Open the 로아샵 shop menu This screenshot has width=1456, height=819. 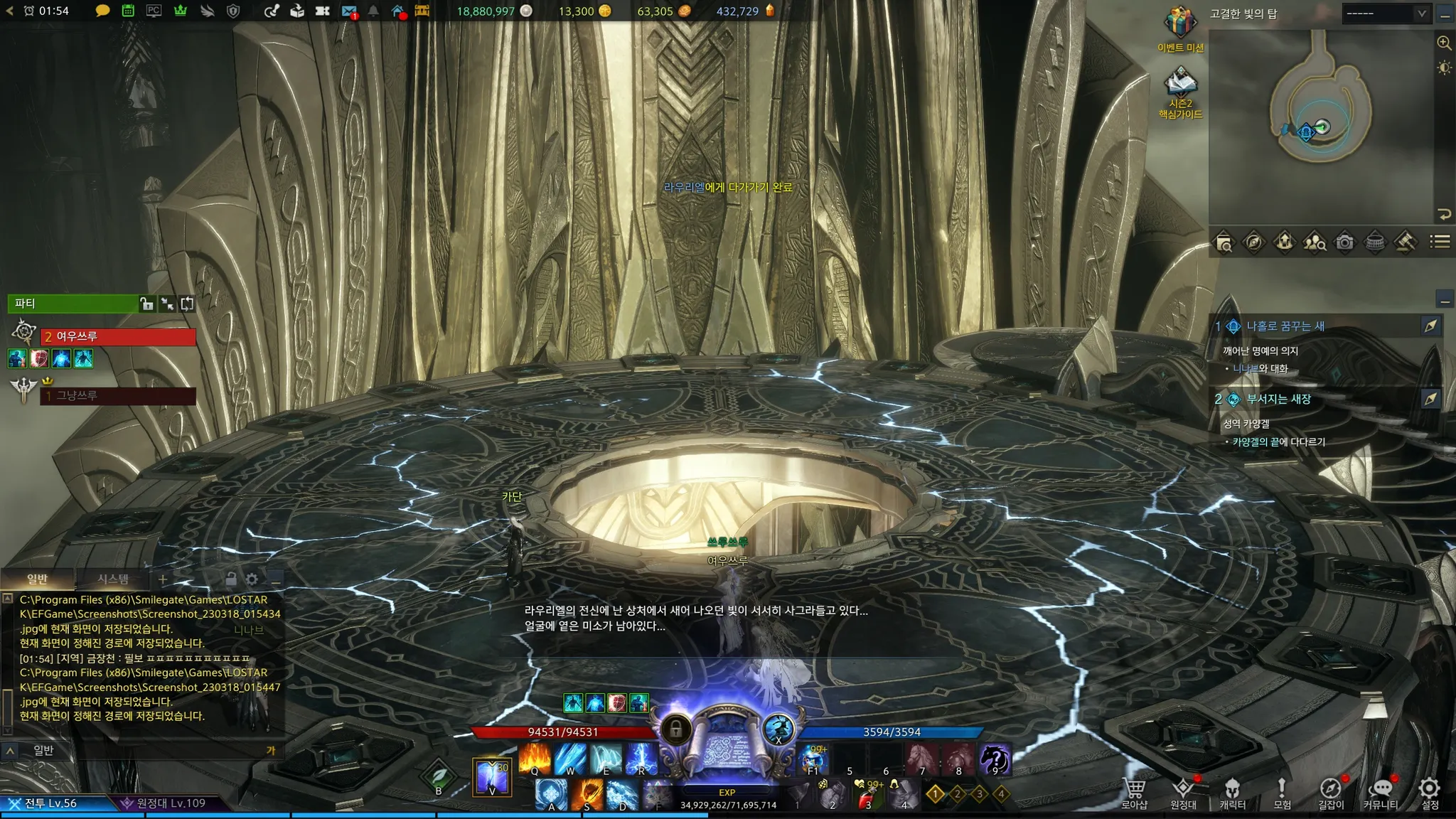(1135, 792)
